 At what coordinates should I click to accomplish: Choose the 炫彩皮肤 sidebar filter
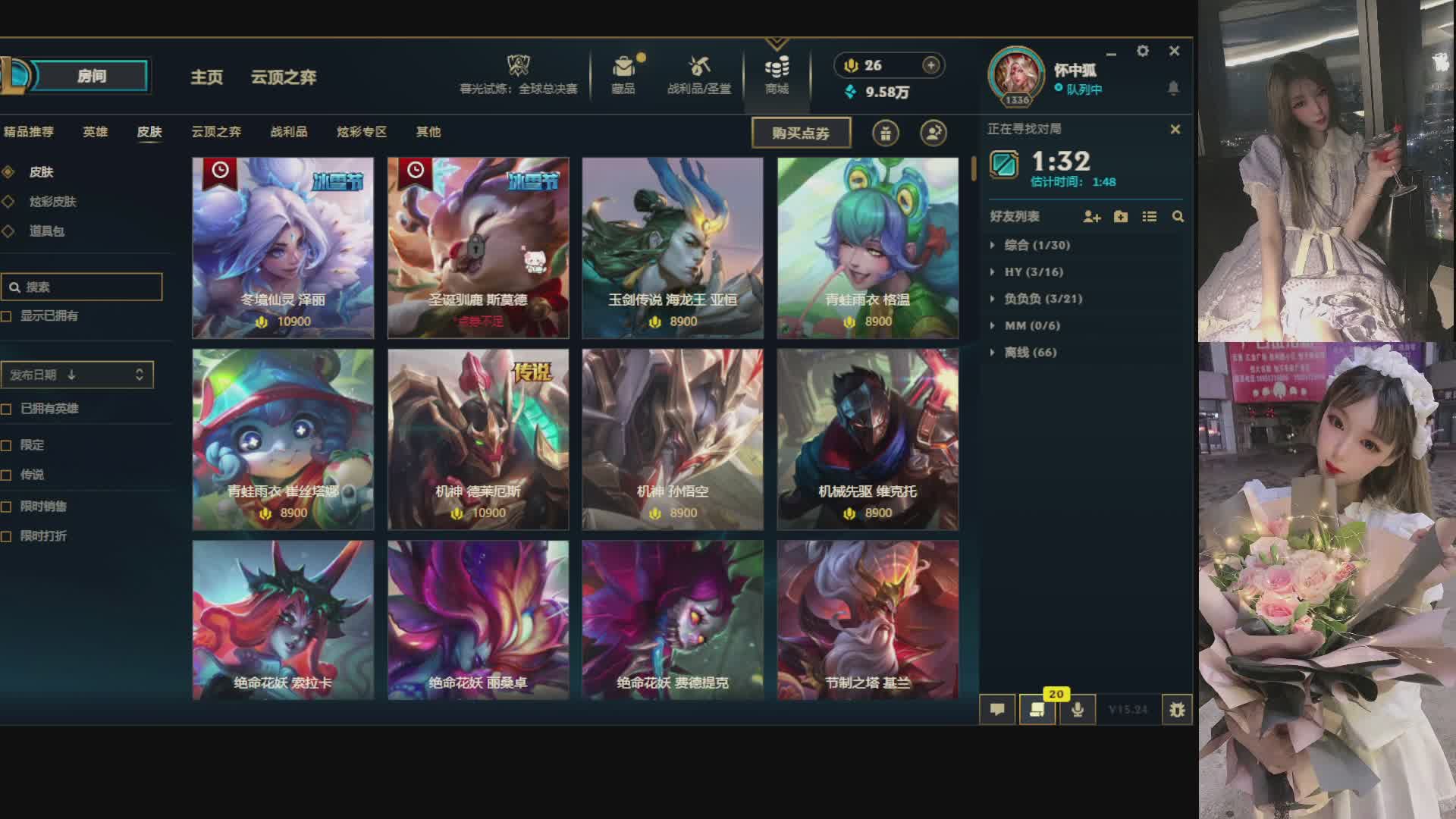tap(52, 202)
